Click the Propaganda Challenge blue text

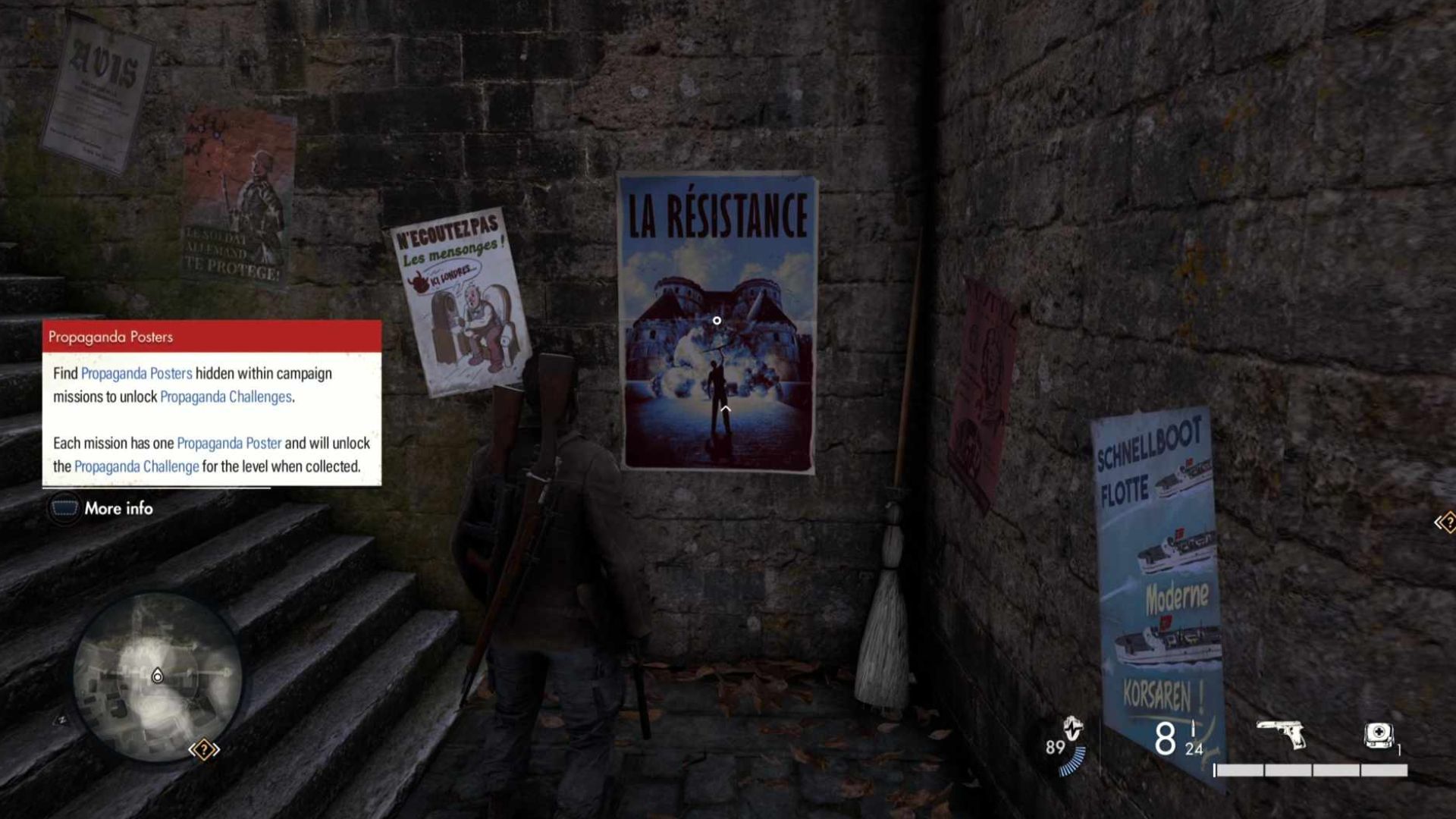(x=136, y=466)
